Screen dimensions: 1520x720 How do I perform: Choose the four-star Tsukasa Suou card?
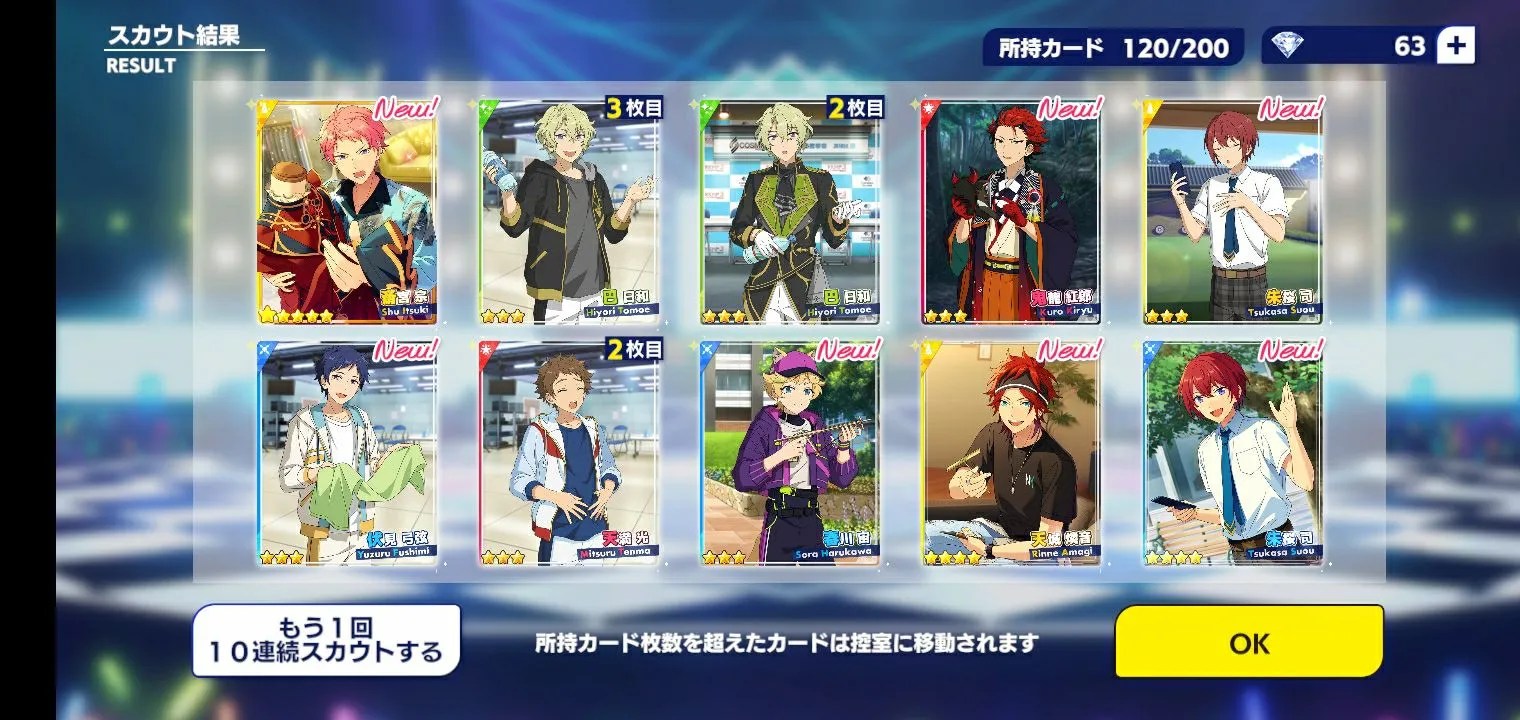1232,454
